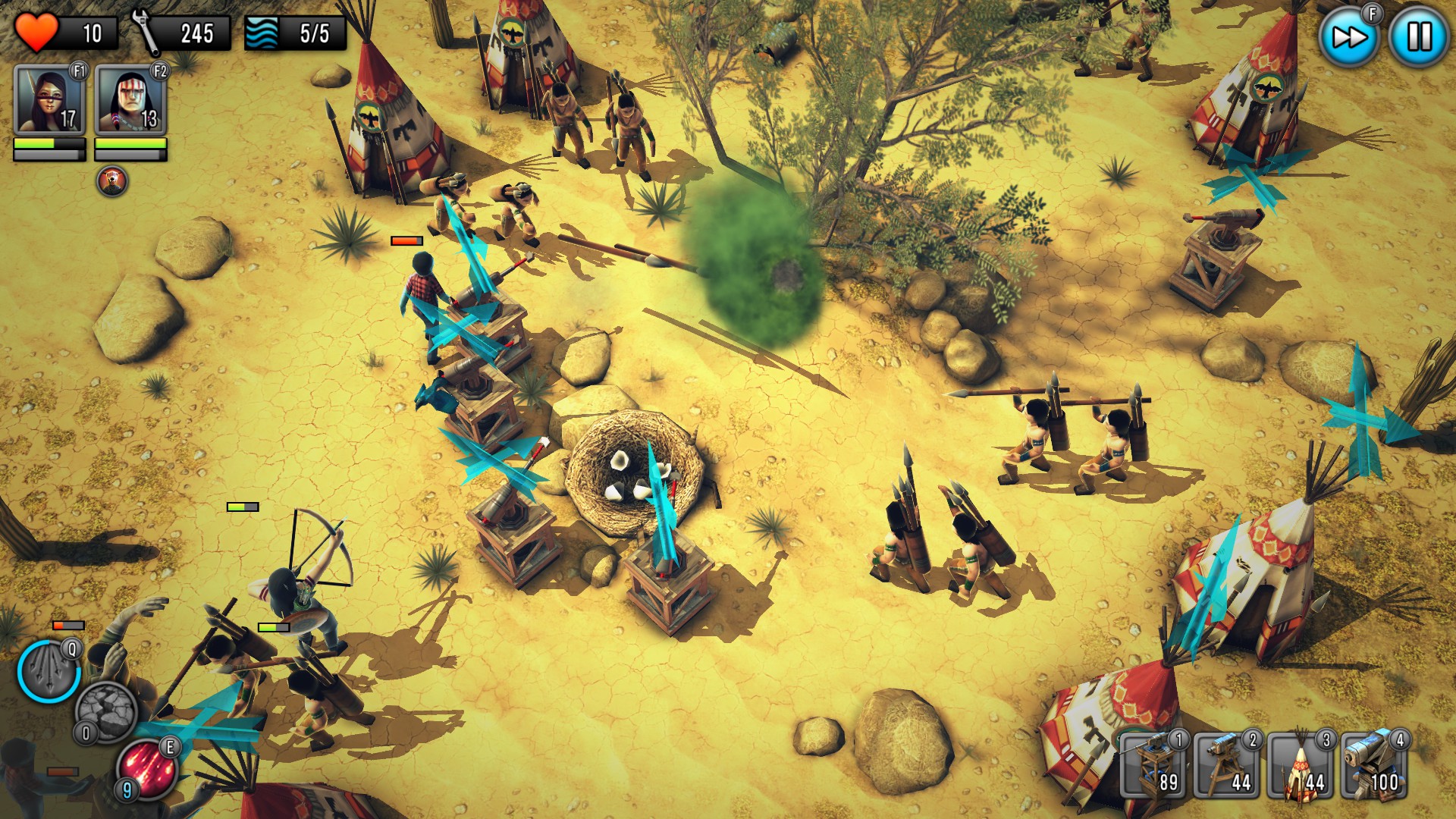
Task: Click the Q cooldown ring indicator
Action: pos(71,651)
